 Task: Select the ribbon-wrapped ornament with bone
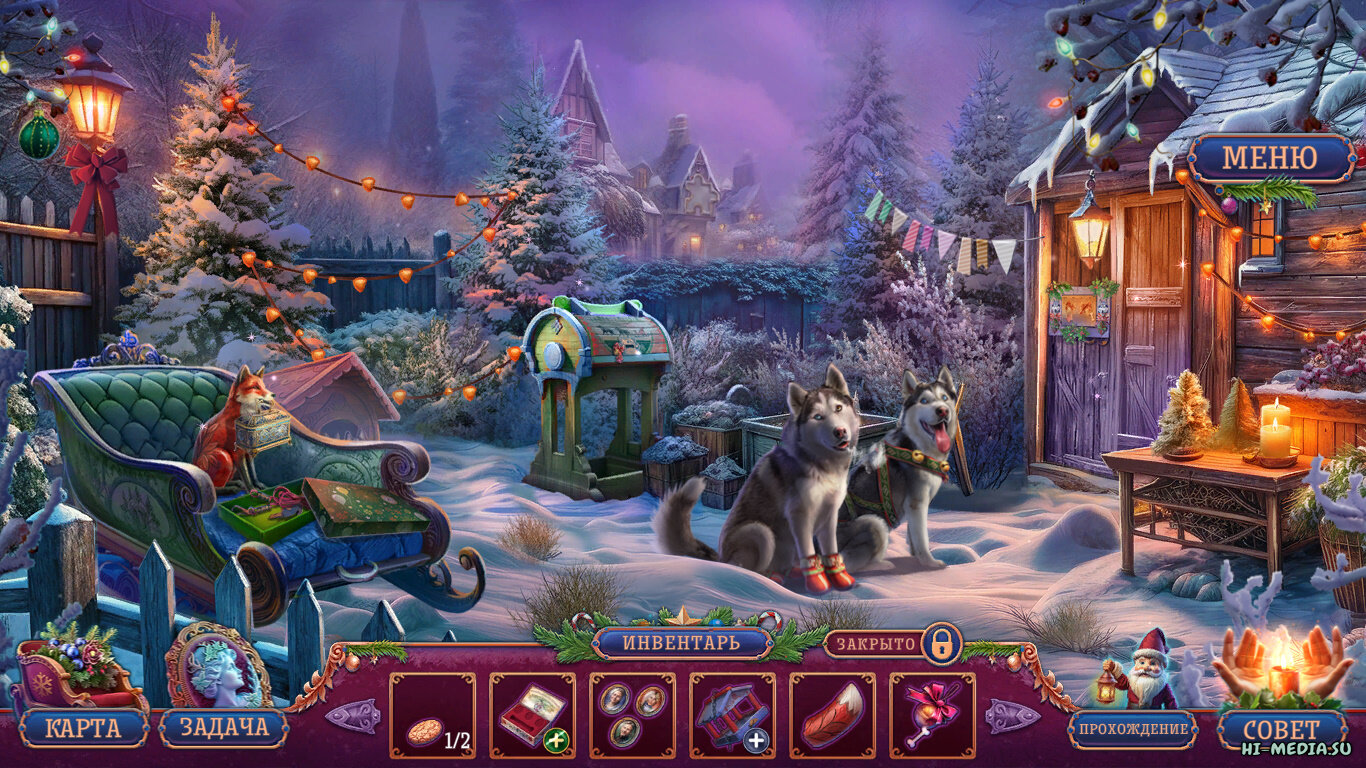(x=932, y=715)
